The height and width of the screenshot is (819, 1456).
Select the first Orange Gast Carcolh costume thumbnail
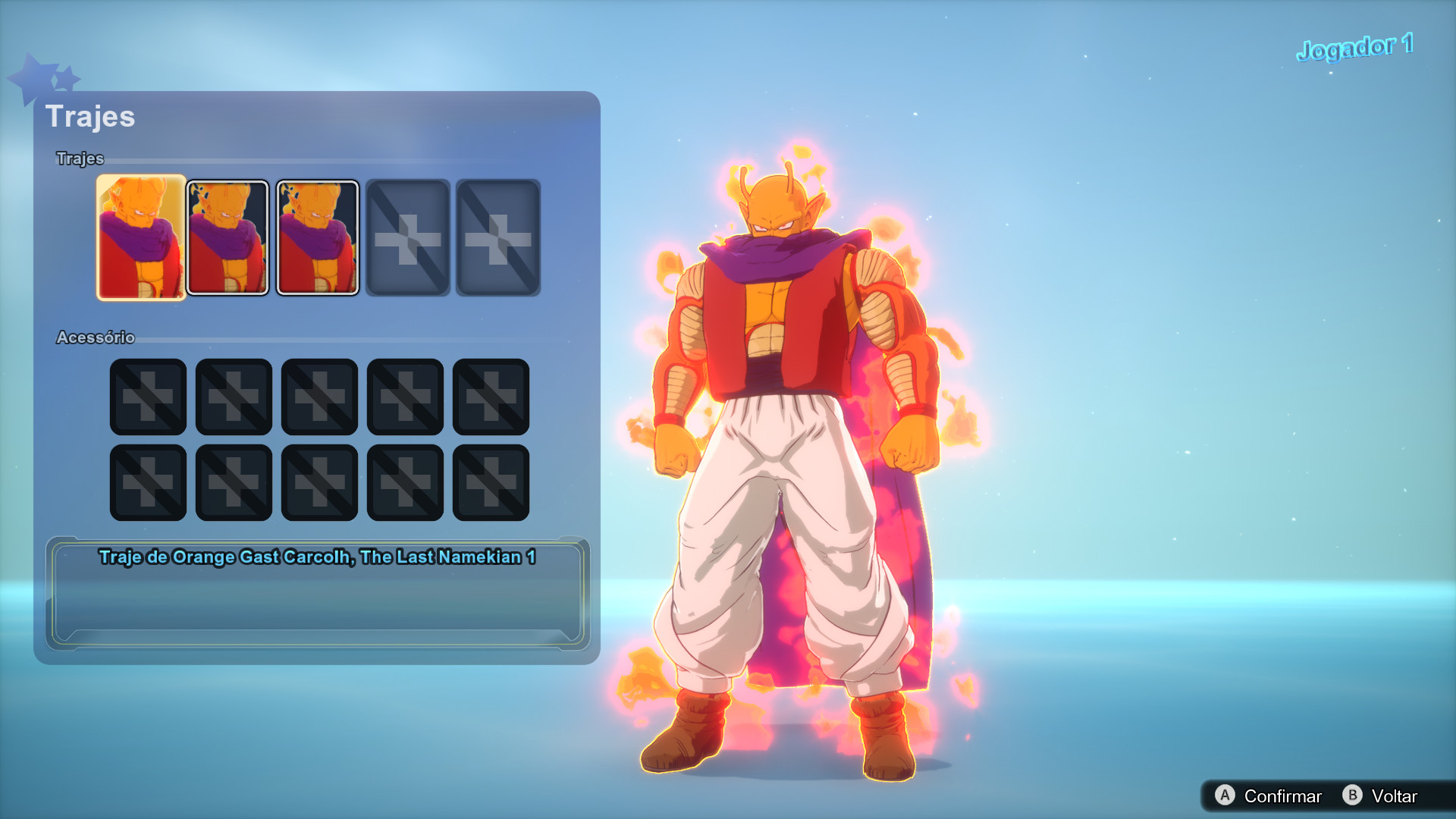point(140,237)
